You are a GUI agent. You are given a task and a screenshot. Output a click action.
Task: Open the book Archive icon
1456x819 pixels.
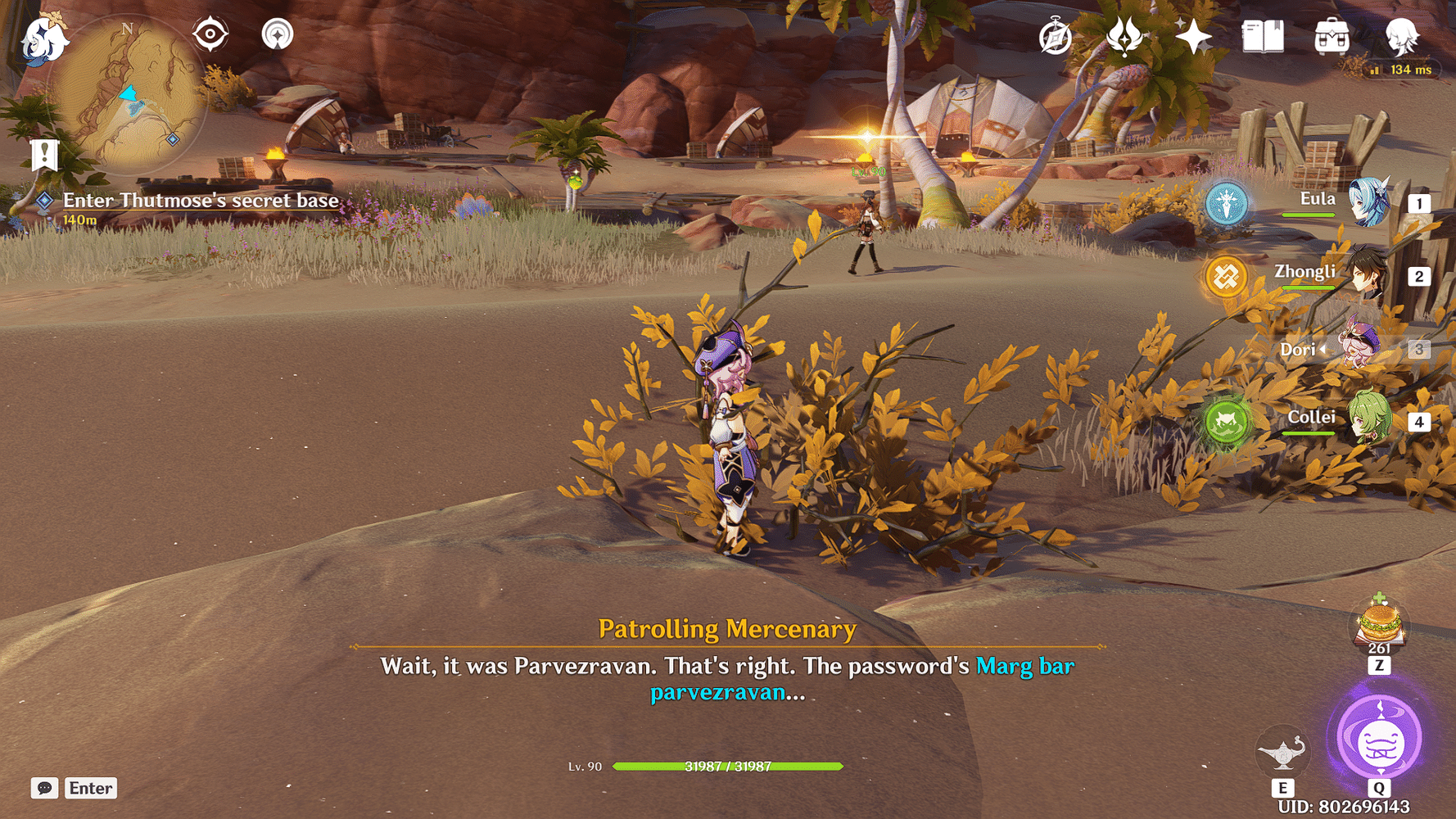1262,37
